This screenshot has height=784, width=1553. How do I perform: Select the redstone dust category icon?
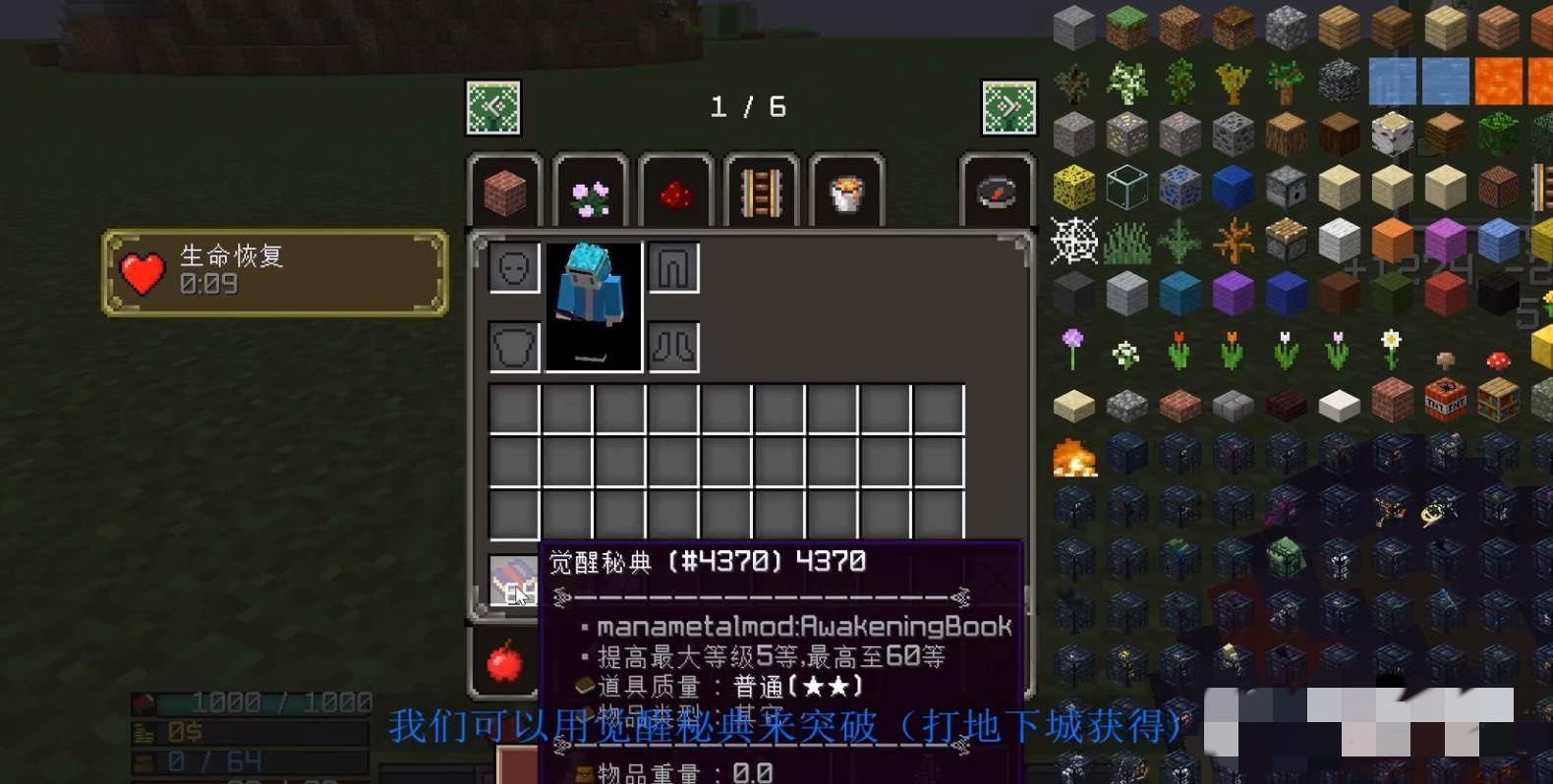(676, 191)
